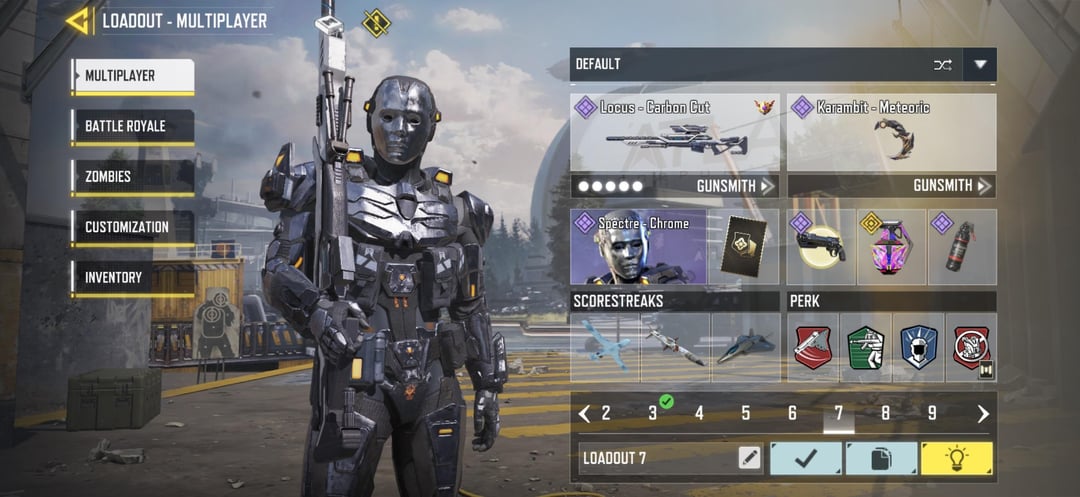
Task: Show next loadouts with right arrow
Action: [983, 413]
